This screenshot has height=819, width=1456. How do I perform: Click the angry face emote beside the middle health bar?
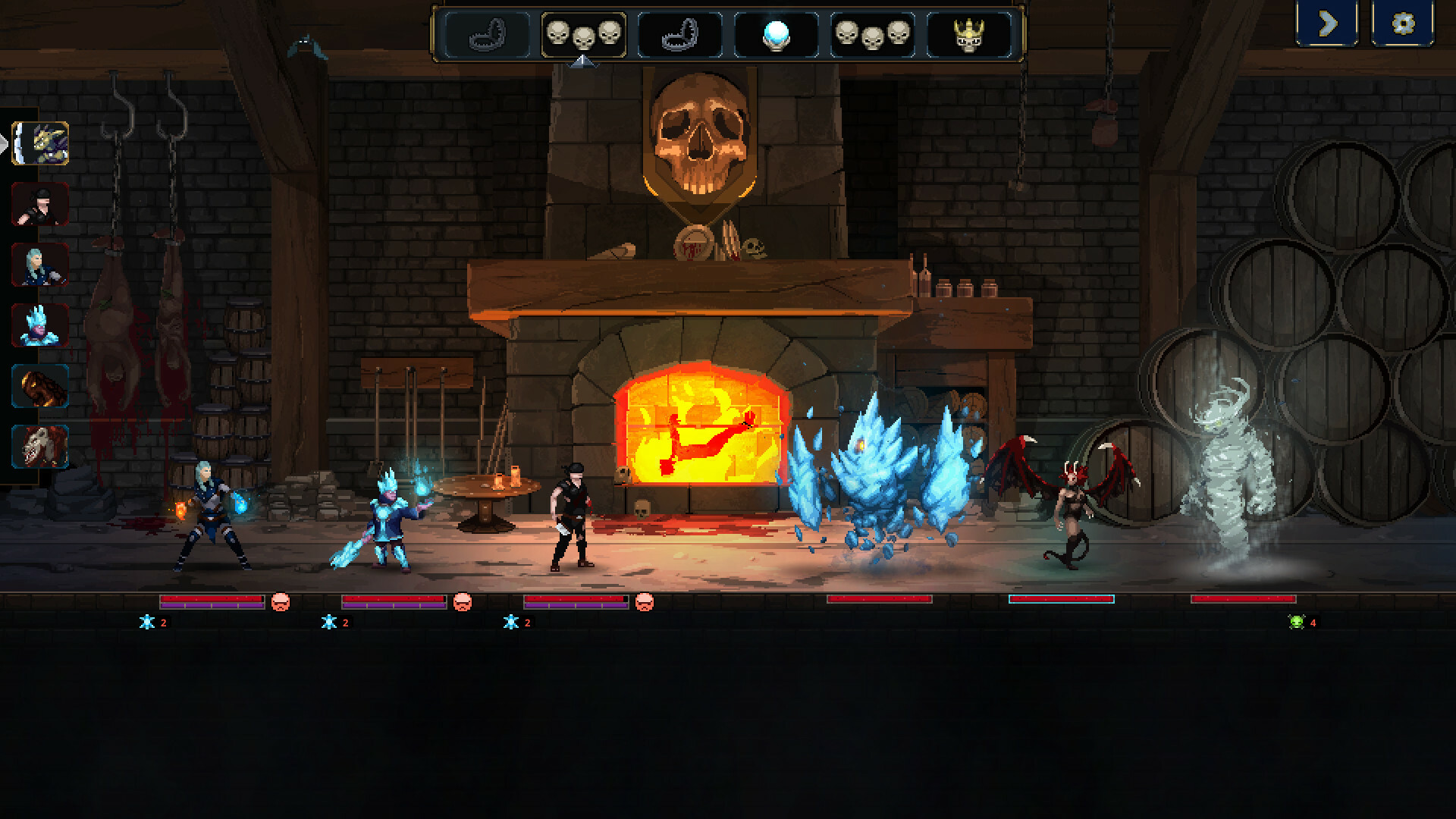(x=463, y=604)
